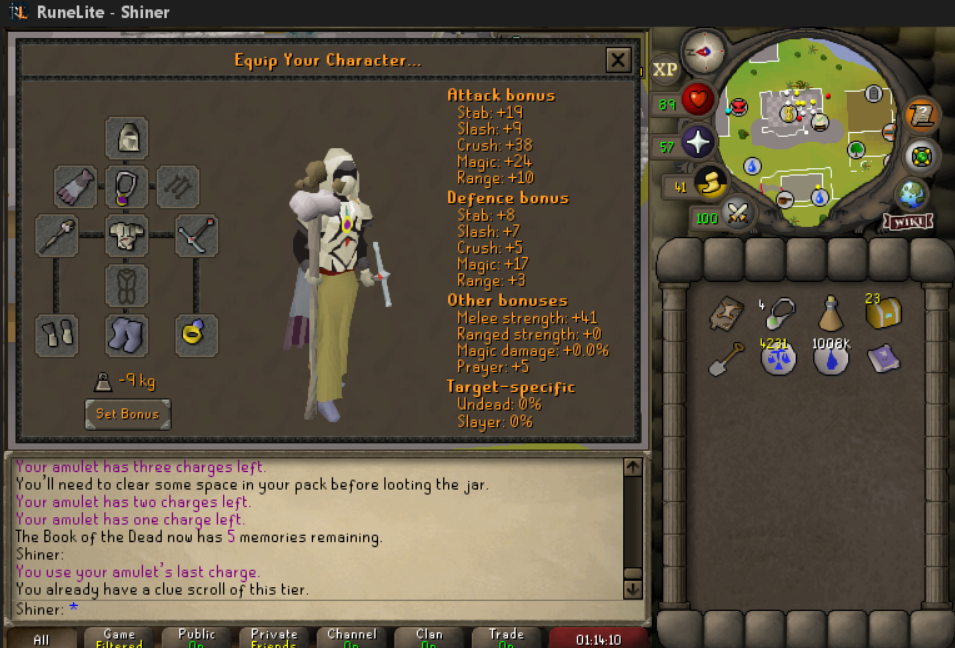Viewport: 955px width, 648px height.
Task: Select the equipped gloves slot
Action: click(x=57, y=334)
